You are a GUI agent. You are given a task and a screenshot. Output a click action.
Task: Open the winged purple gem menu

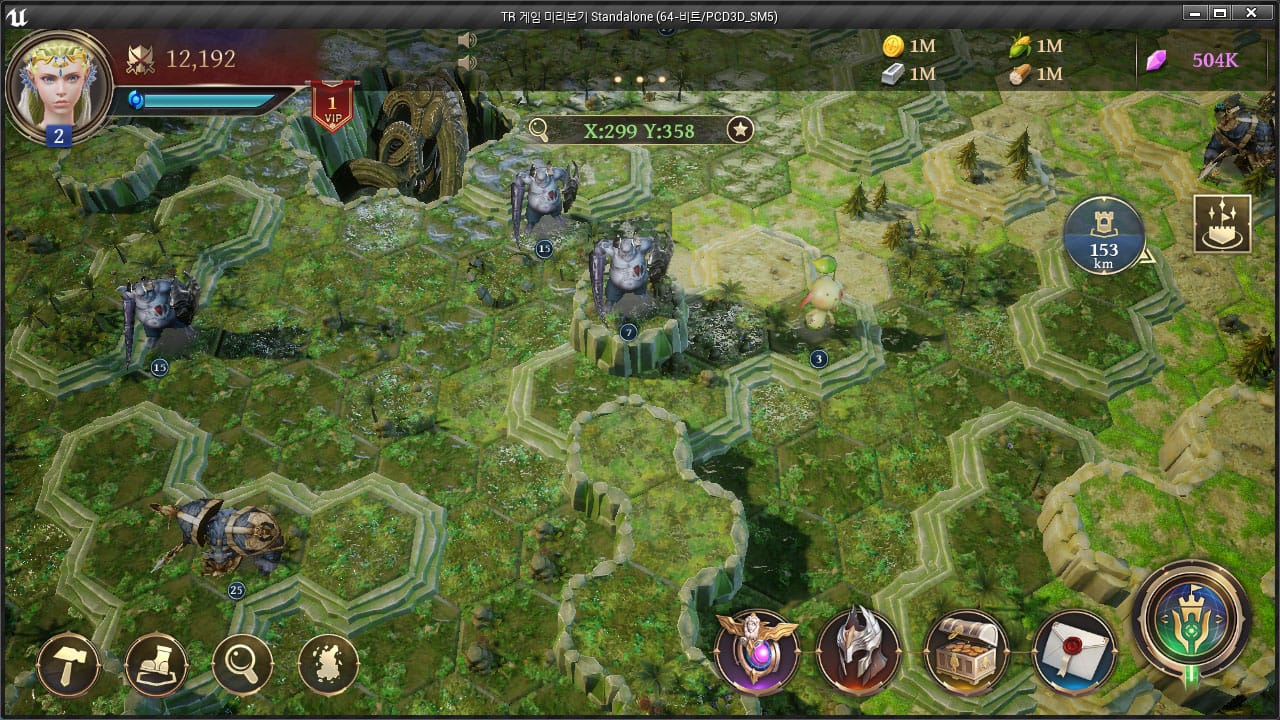point(757,651)
